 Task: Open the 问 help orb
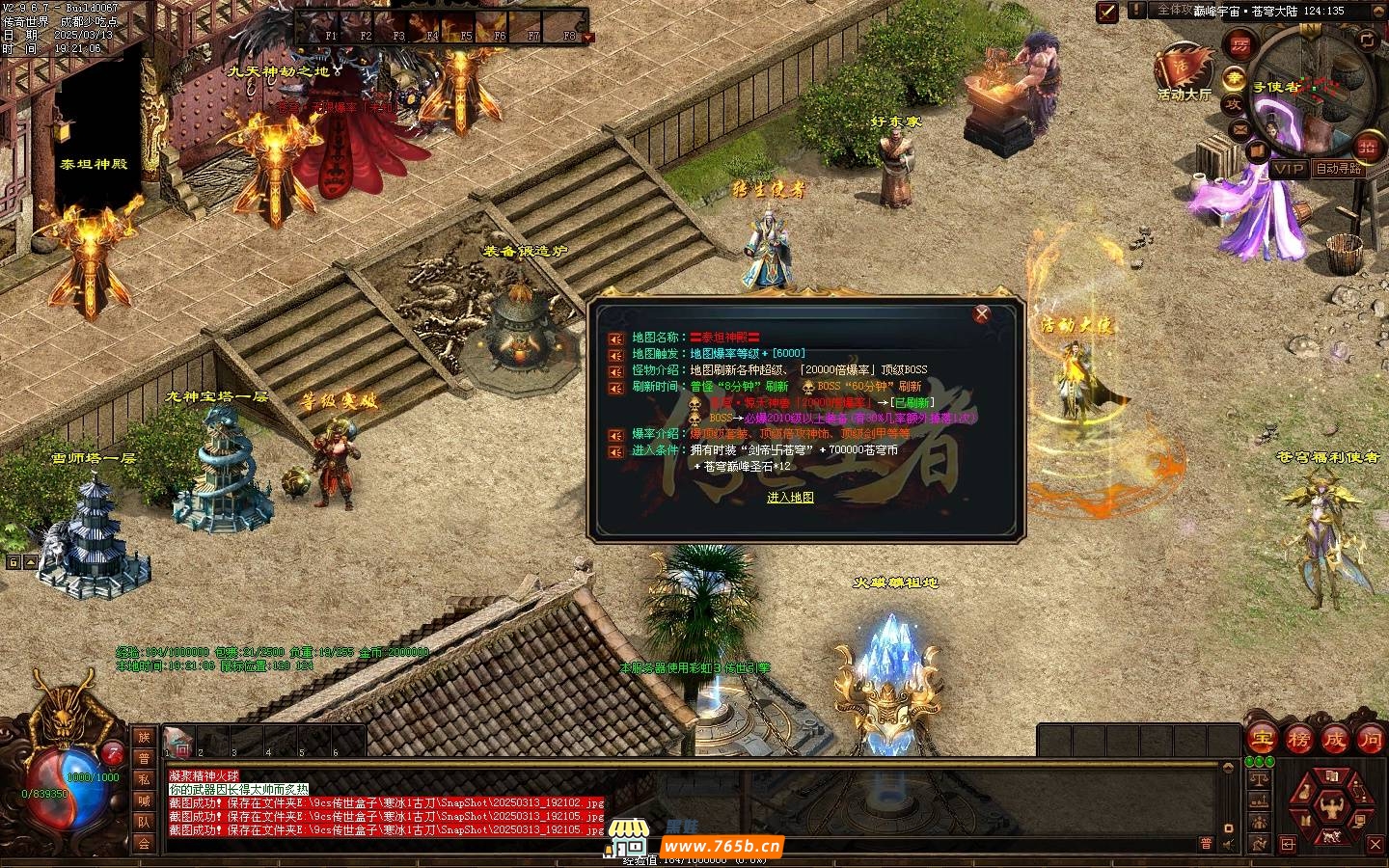[x=1371, y=740]
